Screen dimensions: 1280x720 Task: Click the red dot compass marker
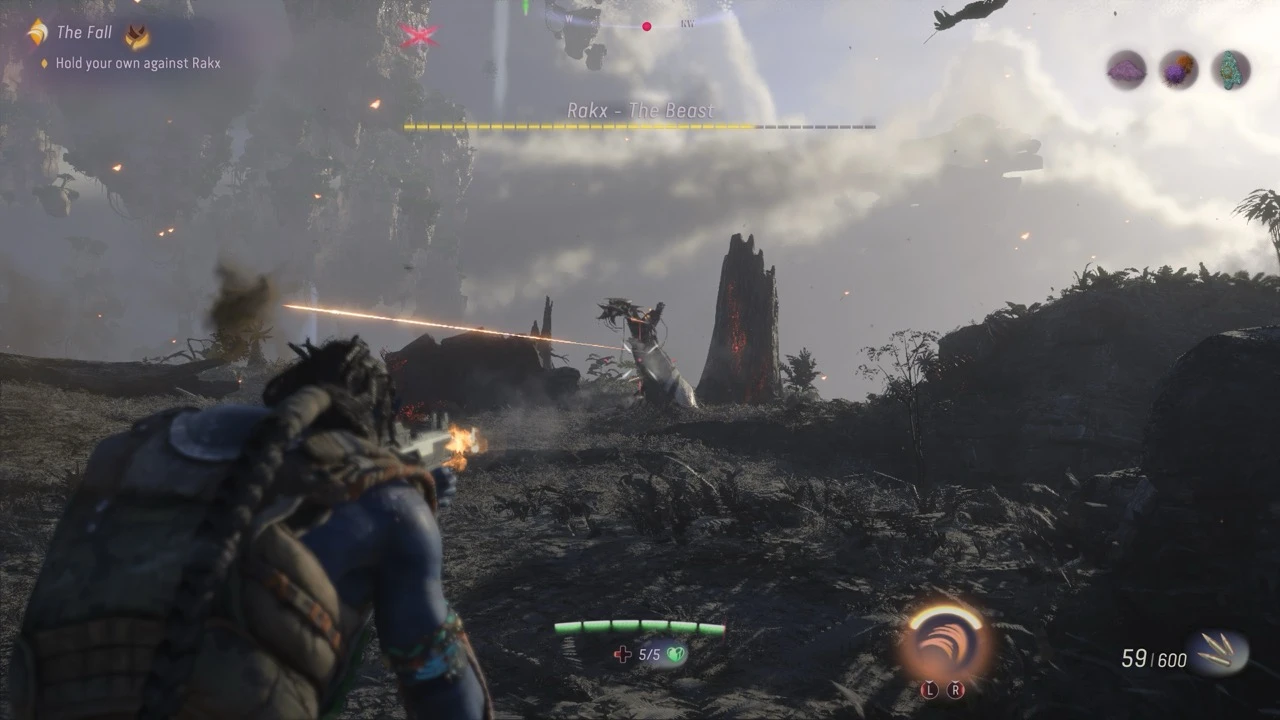647,27
